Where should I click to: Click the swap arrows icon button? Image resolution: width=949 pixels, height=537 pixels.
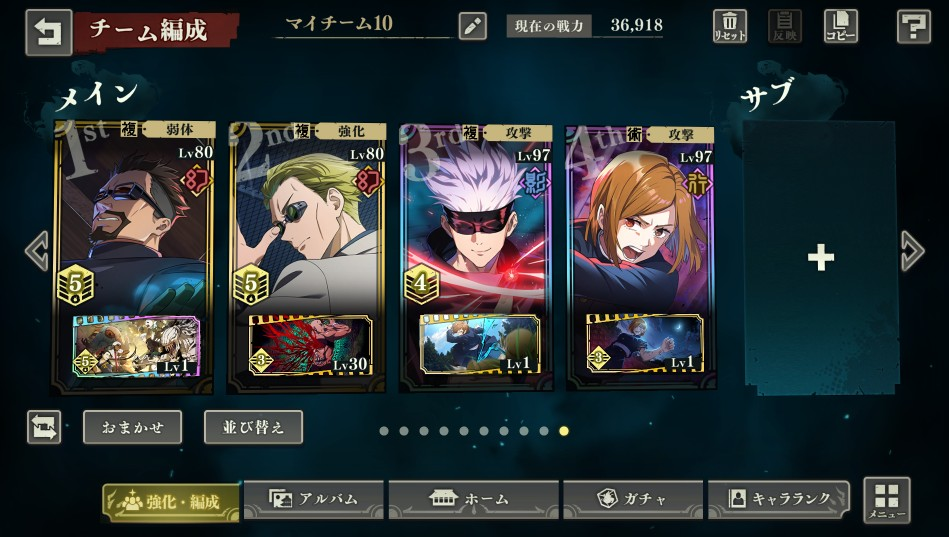point(44,427)
